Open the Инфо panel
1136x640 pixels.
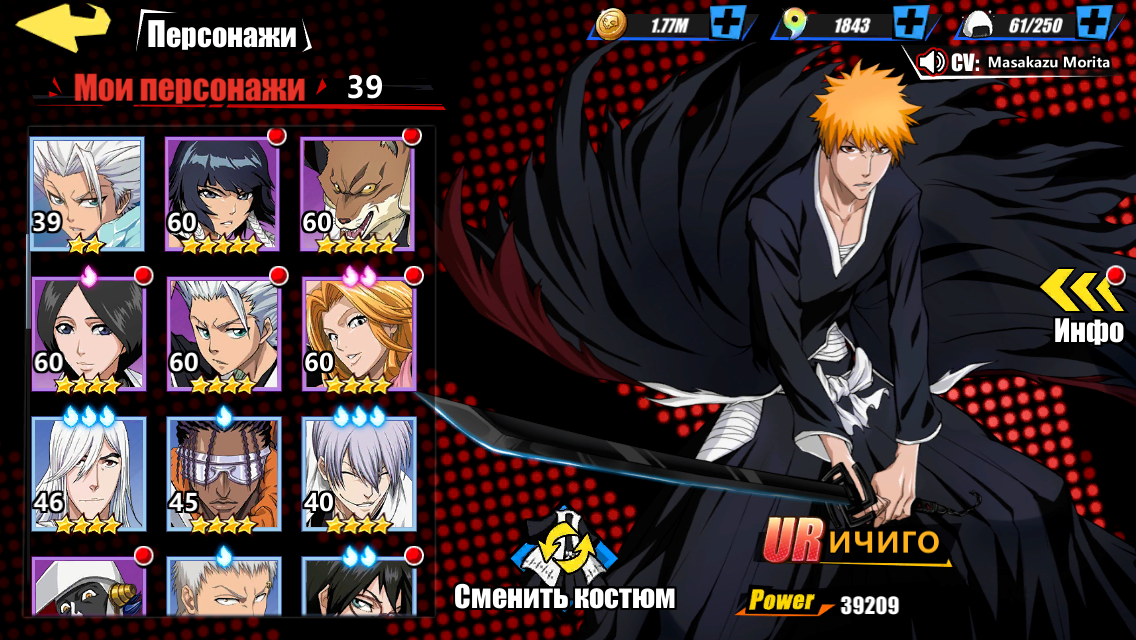pos(1088,304)
